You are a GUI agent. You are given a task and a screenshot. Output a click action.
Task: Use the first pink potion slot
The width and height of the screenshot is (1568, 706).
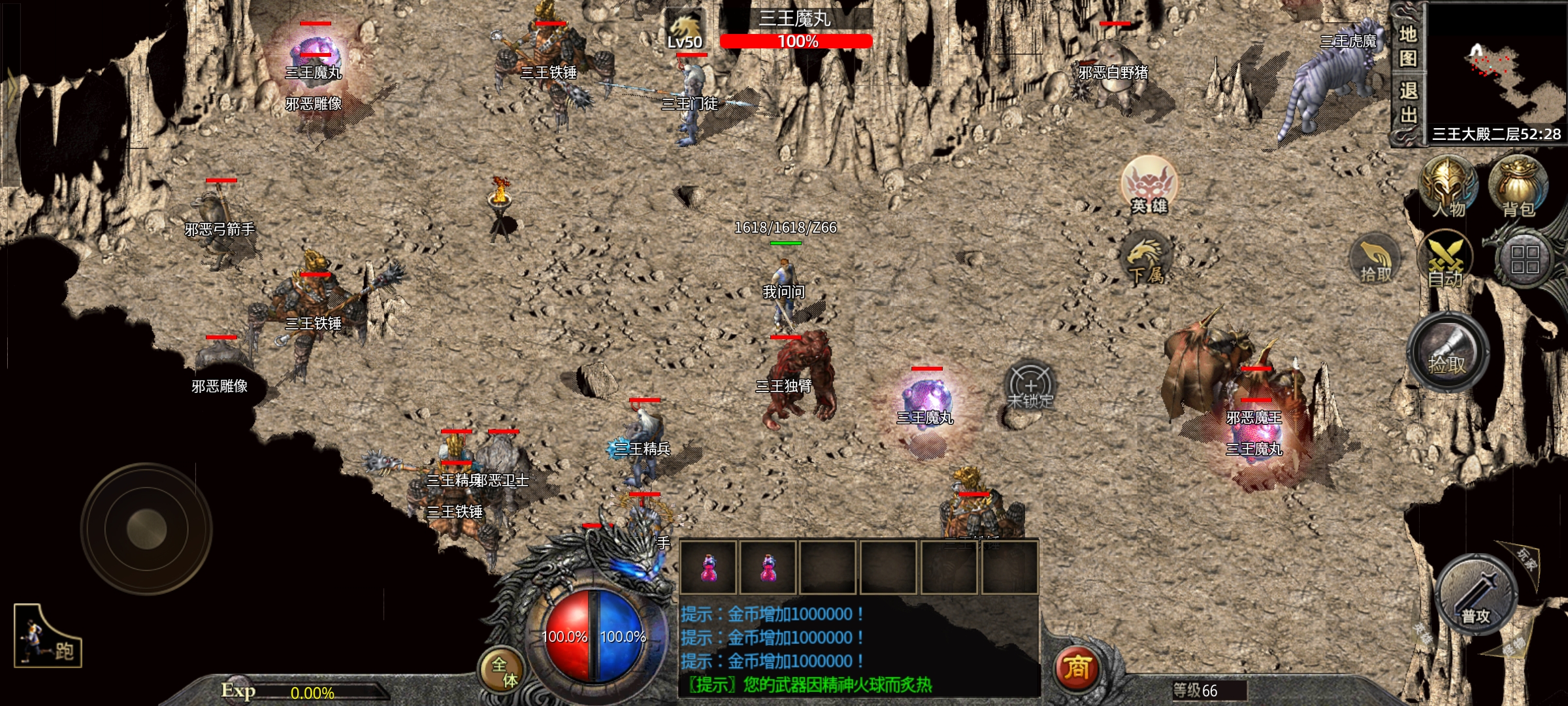click(x=708, y=567)
